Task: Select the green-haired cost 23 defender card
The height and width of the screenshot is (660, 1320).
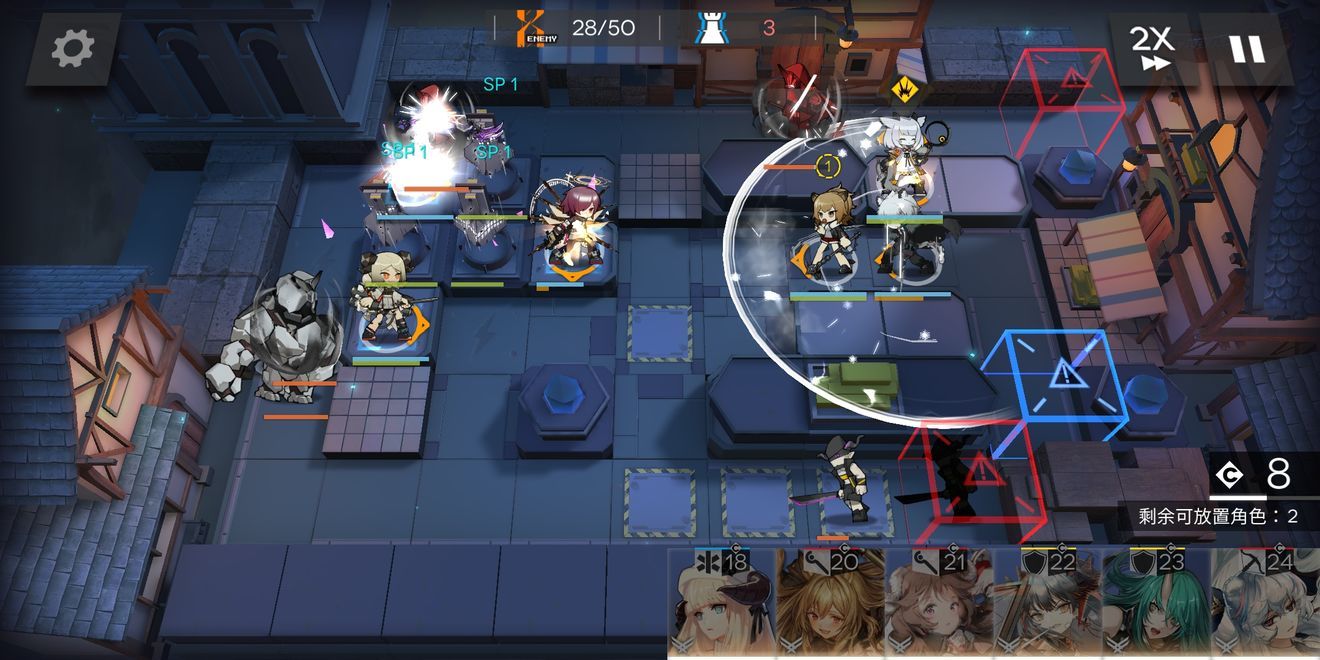Action: [1157, 604]
